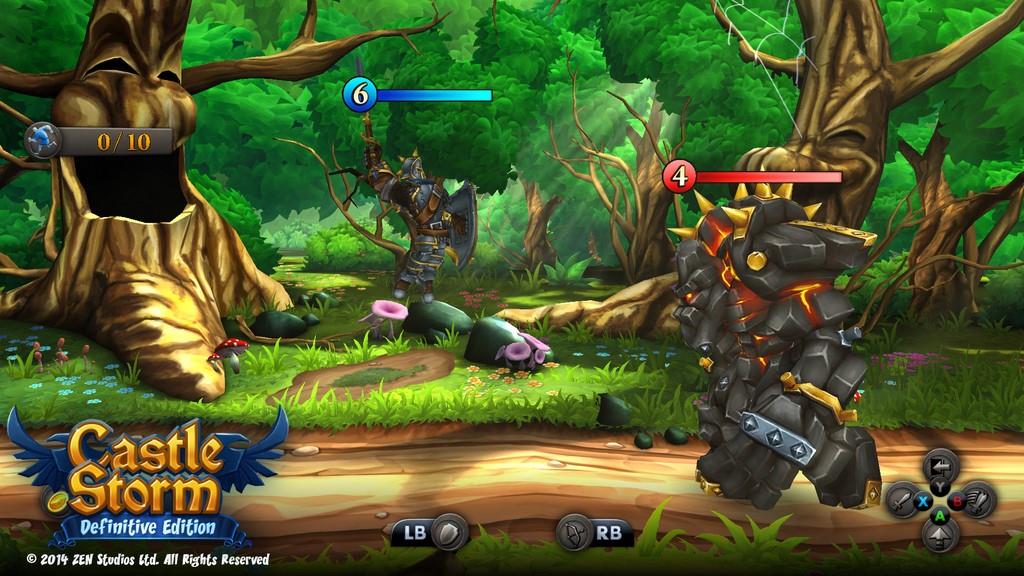Click the left arrow exit icon
Viewport: 1024px width, 576px height.
click(940, 465)
